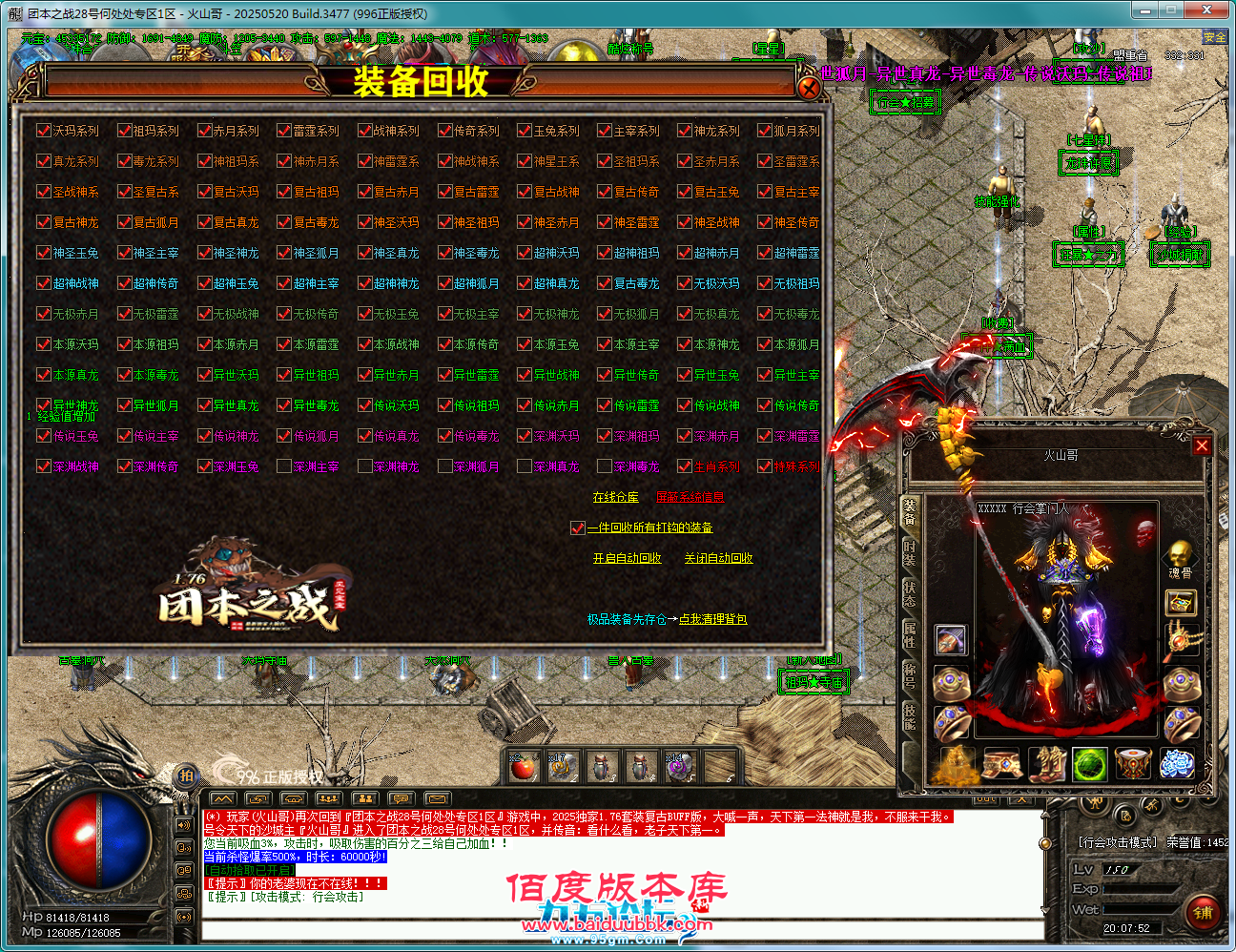
Task: Click the equipped weapon icon in character panel
Action: pyautogui.click(x=950, y=640)
